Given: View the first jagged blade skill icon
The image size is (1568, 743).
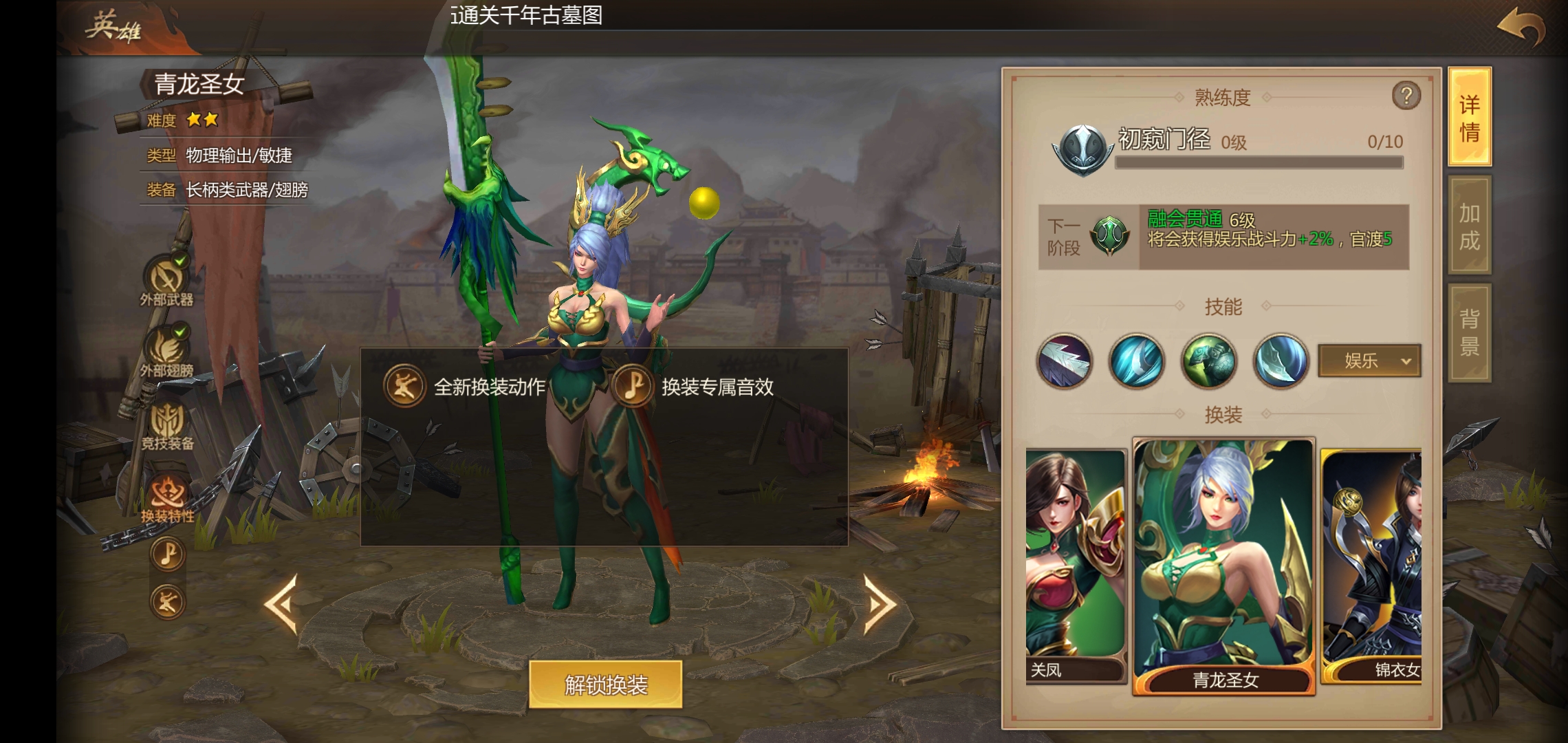Looking at the screenshot, I should (1064, 361).
